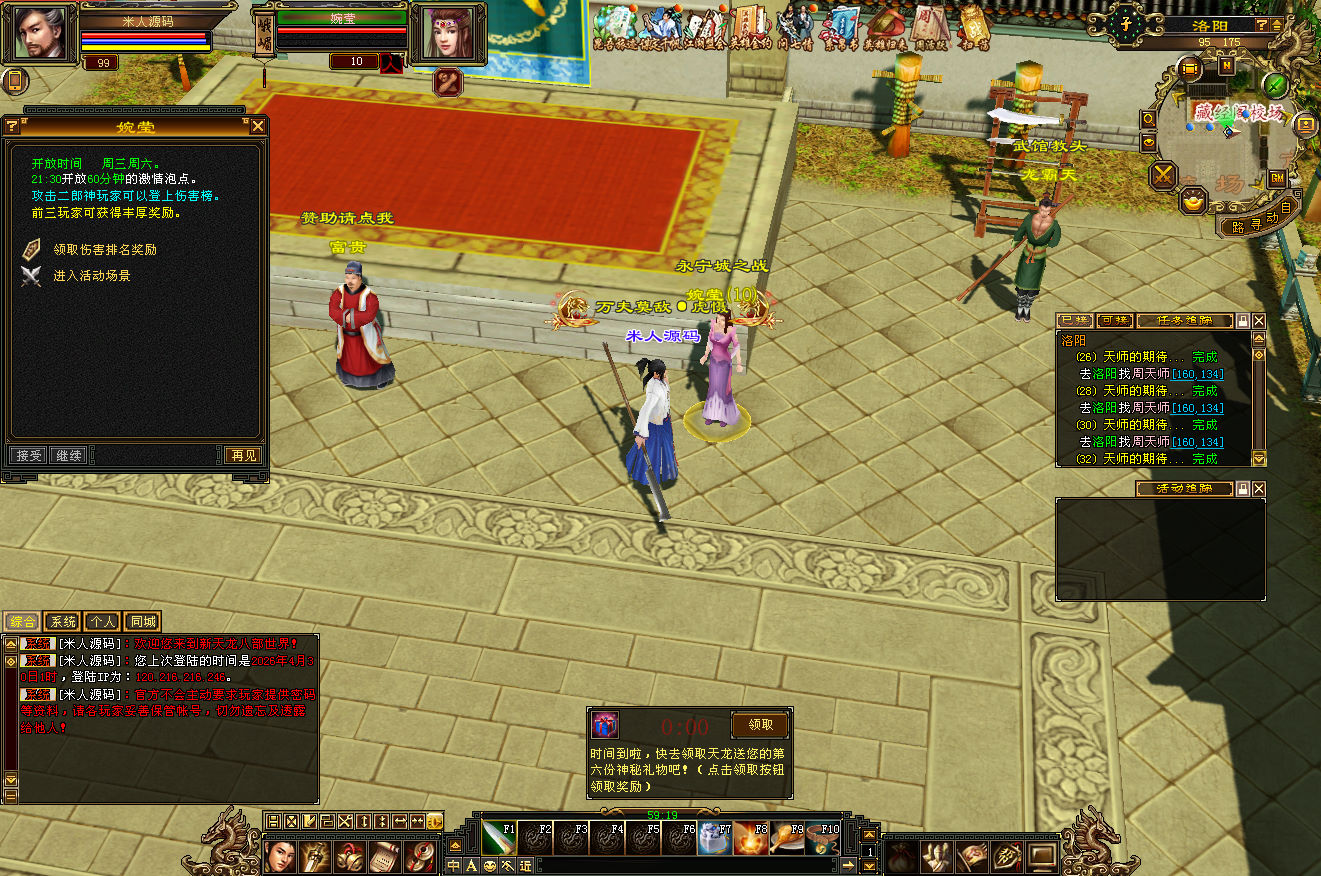Claim the gift with the 领取 button
The width and height of the screenshot is (1321, 876).
pyautogui.click(x=760, y=725)
